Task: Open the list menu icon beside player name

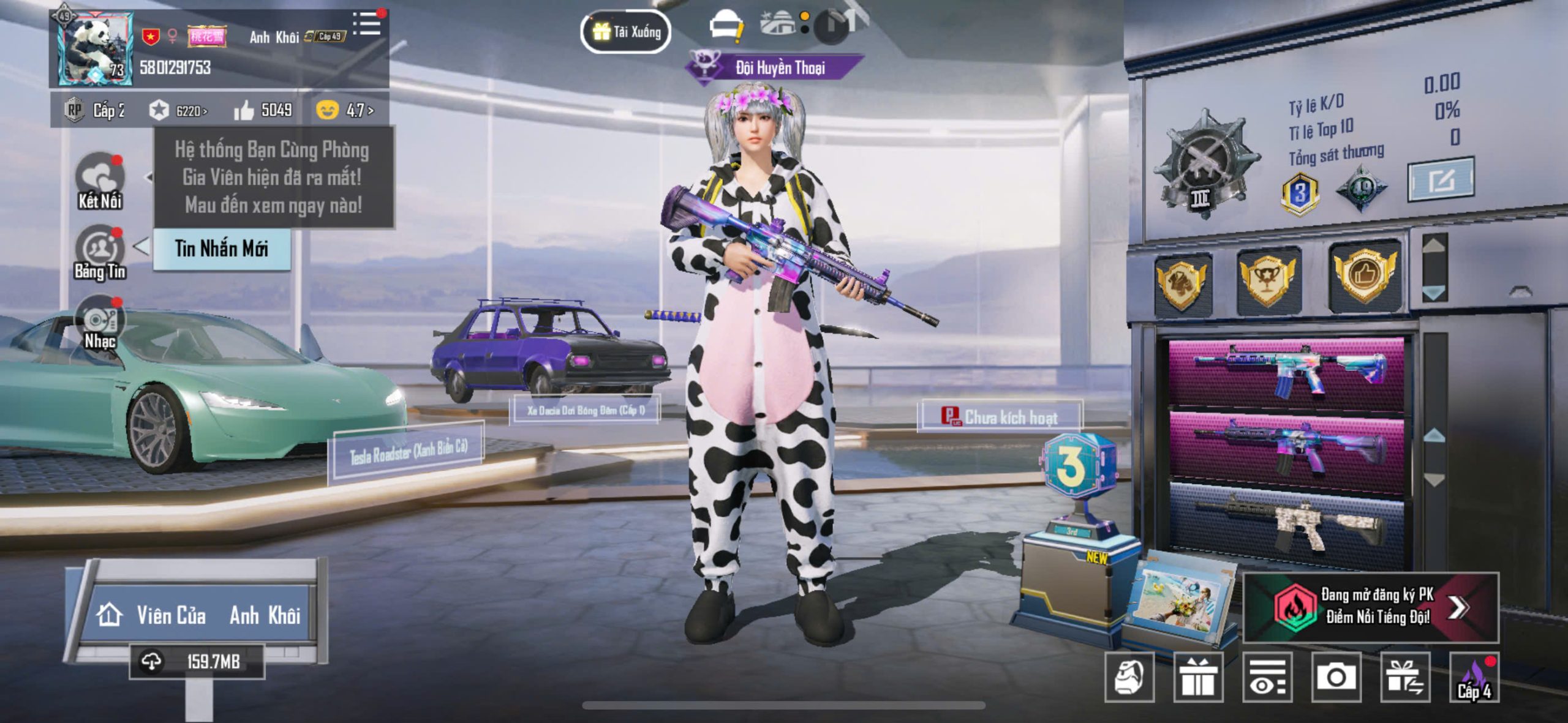Action: coord(367,24)
